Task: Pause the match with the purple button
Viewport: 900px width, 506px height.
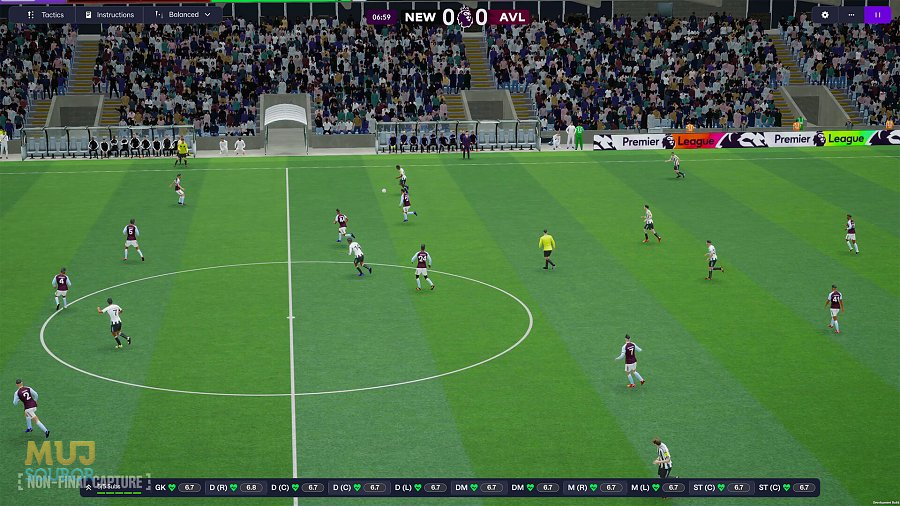Action: [877, 15]
